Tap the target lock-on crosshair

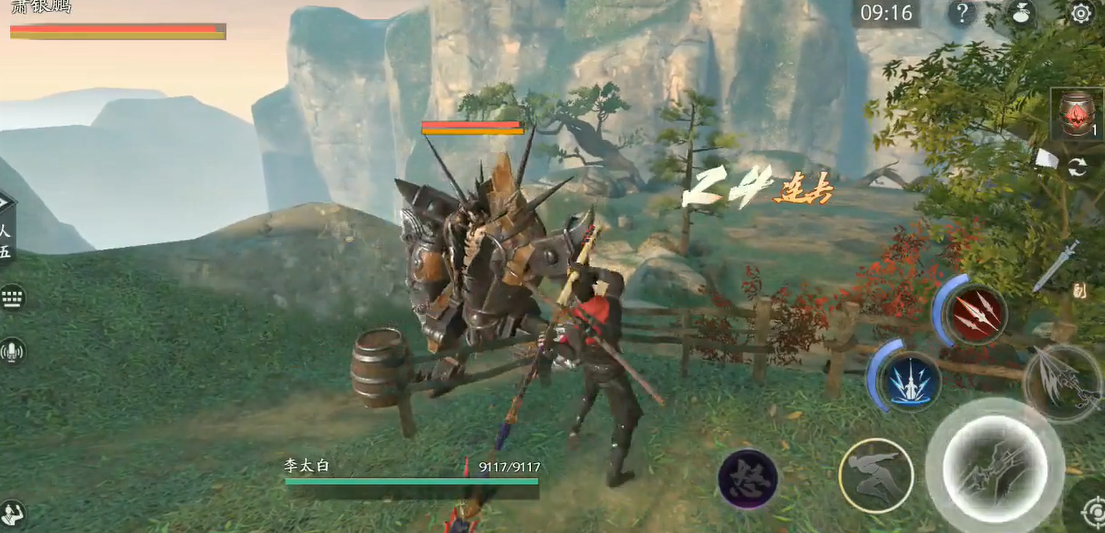click(1093, 511)
